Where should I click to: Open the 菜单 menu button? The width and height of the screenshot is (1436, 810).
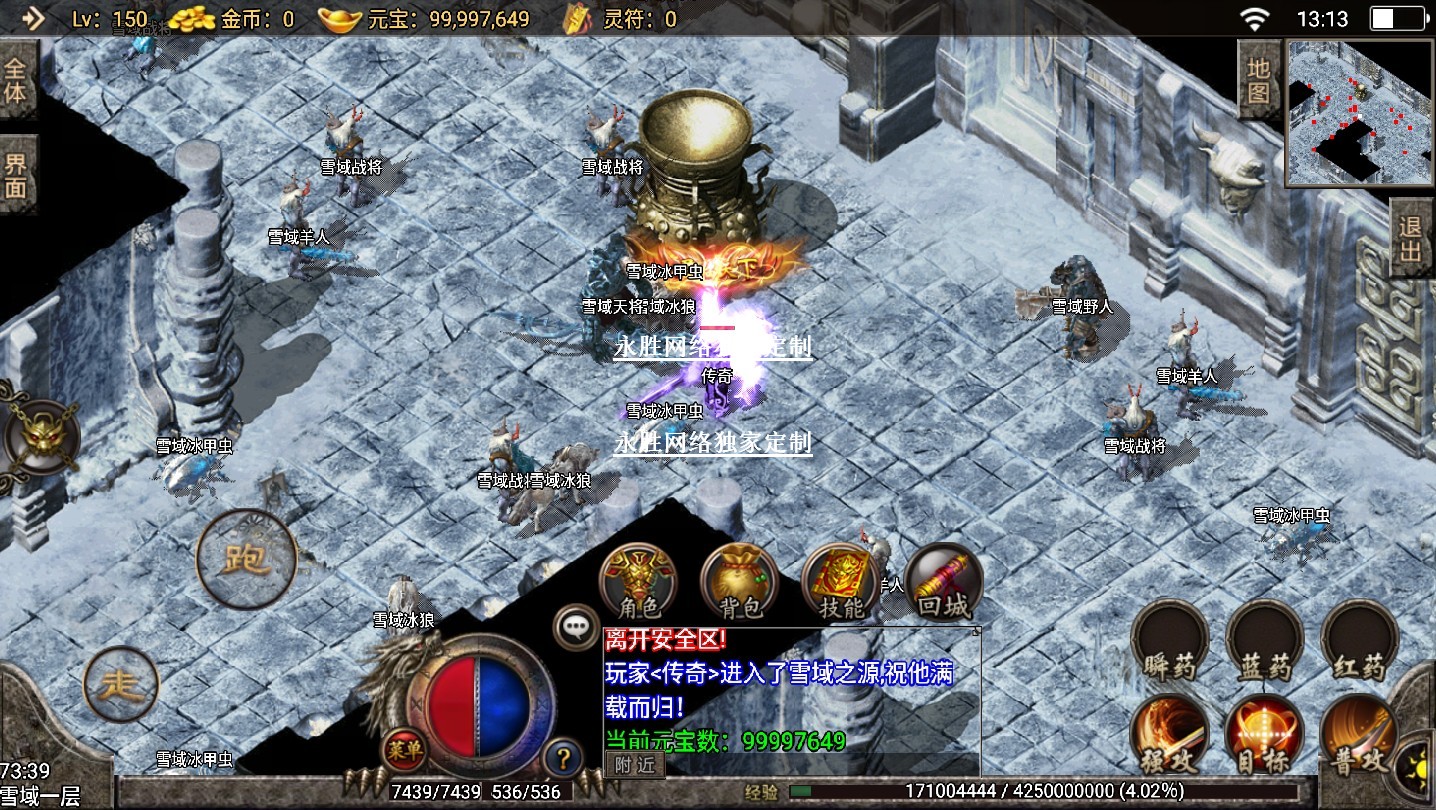404,748
